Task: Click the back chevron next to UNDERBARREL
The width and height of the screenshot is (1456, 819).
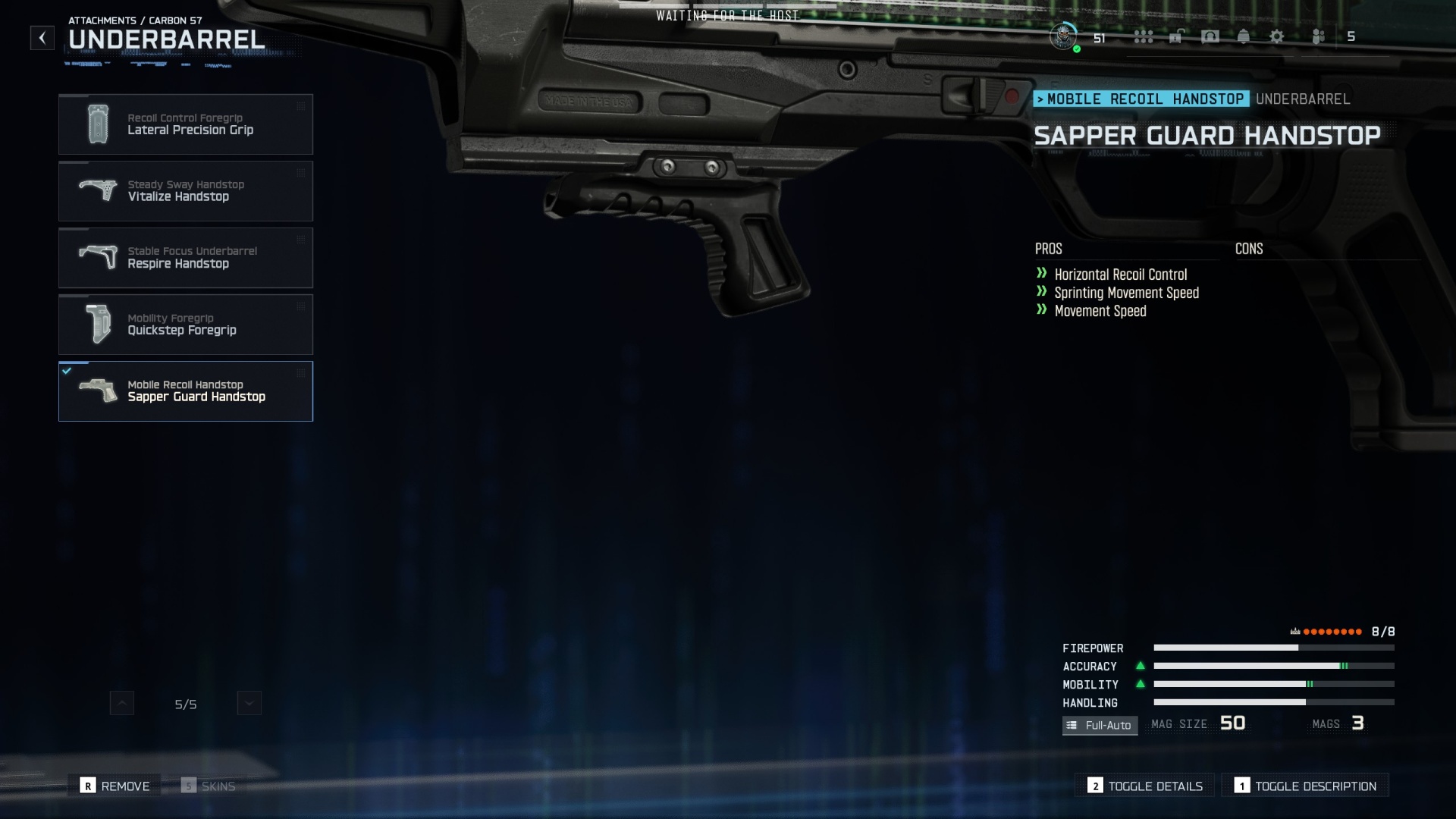Action: point(42,37)
